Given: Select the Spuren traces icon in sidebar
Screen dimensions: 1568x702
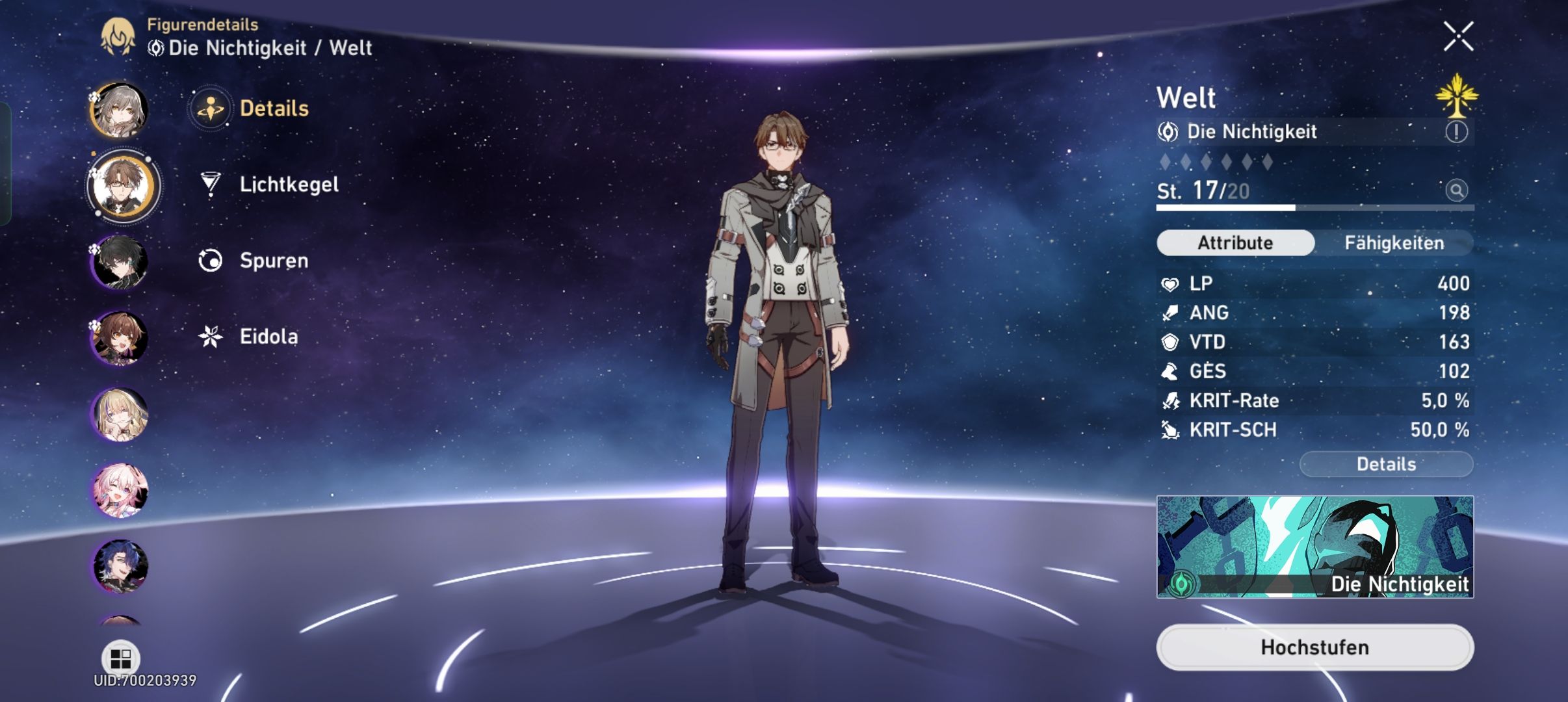Looking at the screenshot, I should point(209,261).
